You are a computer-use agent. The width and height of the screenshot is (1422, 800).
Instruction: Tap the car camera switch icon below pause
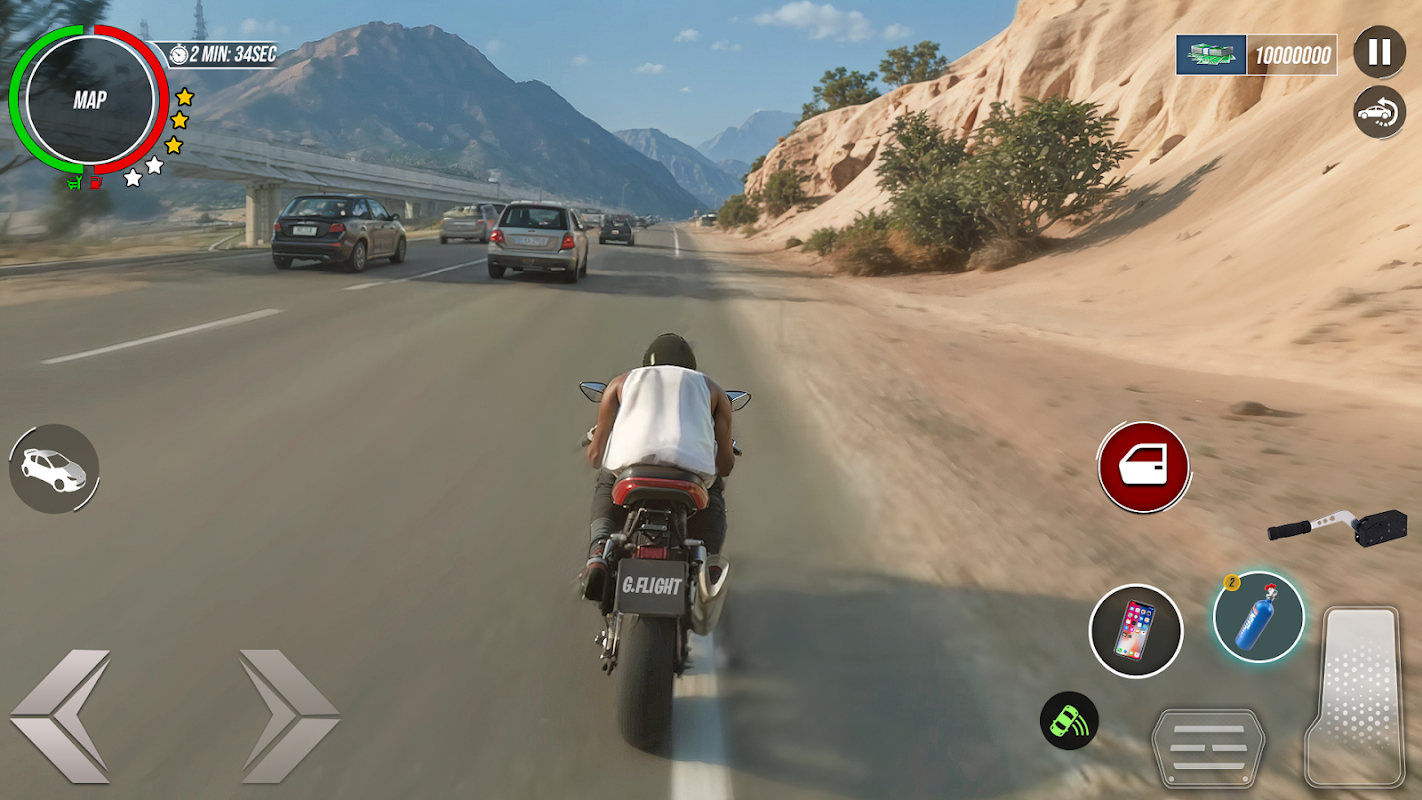[x=1379, y=112]
